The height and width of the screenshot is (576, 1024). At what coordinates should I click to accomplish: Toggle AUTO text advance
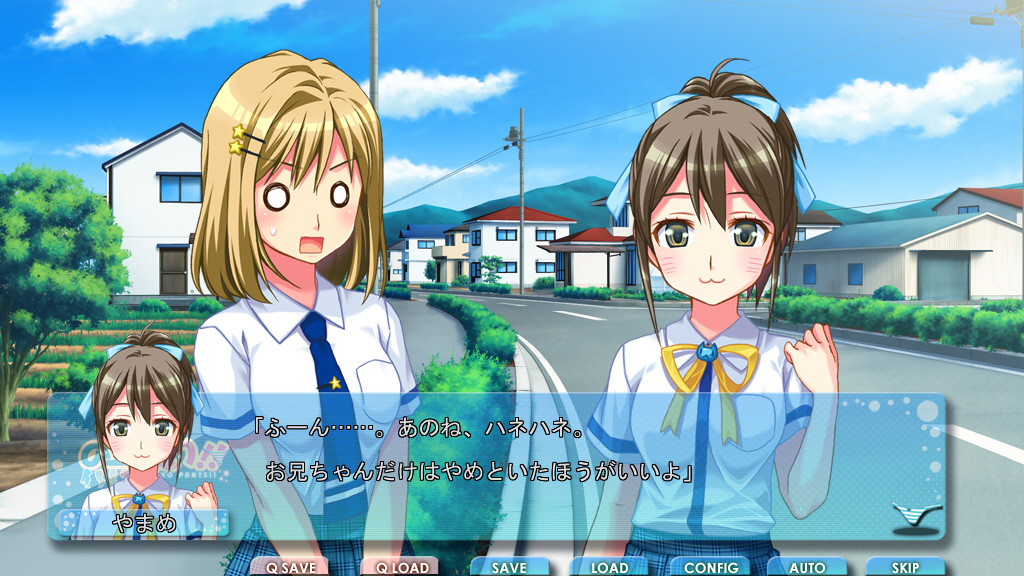pos(807,567)
